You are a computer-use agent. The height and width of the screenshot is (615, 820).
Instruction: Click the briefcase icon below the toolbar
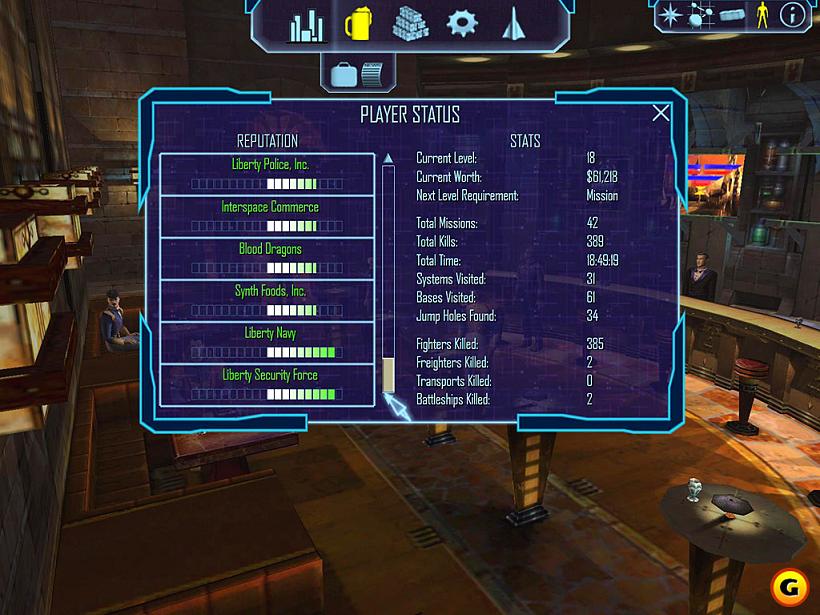tap(344, 73)
